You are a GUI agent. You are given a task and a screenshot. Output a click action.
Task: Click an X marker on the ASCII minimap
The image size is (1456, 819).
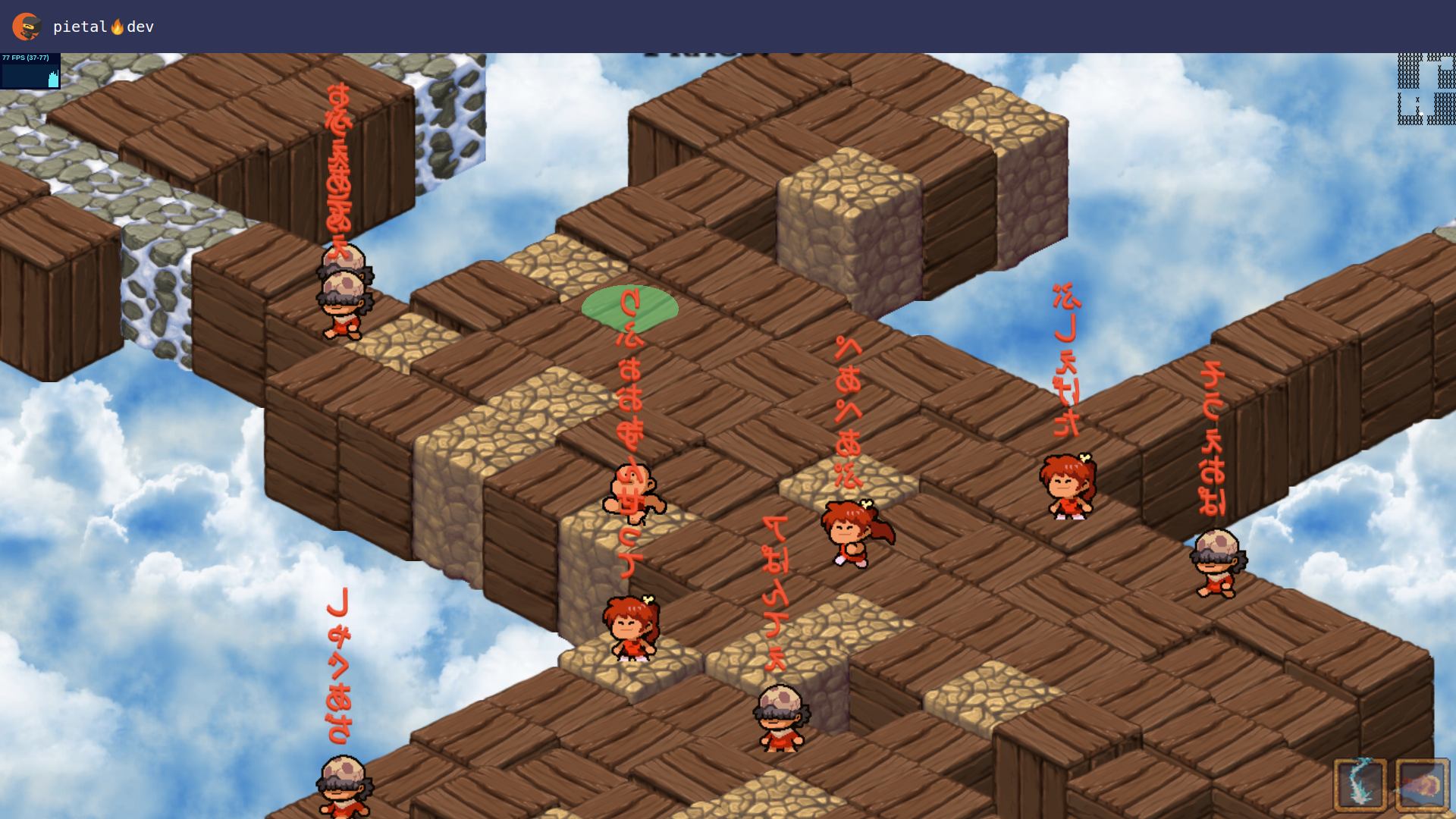point(1417,99)
